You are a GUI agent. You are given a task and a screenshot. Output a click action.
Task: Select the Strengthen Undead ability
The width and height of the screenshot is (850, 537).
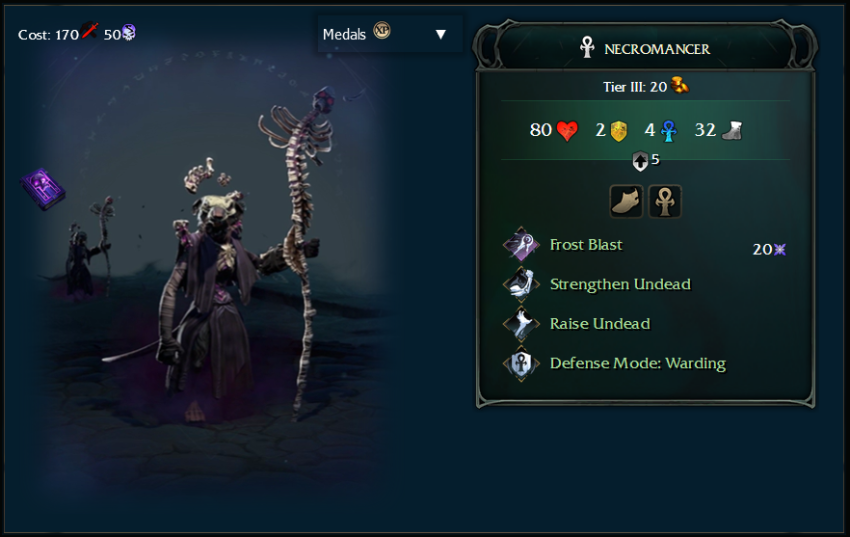[x=619, y=284]
